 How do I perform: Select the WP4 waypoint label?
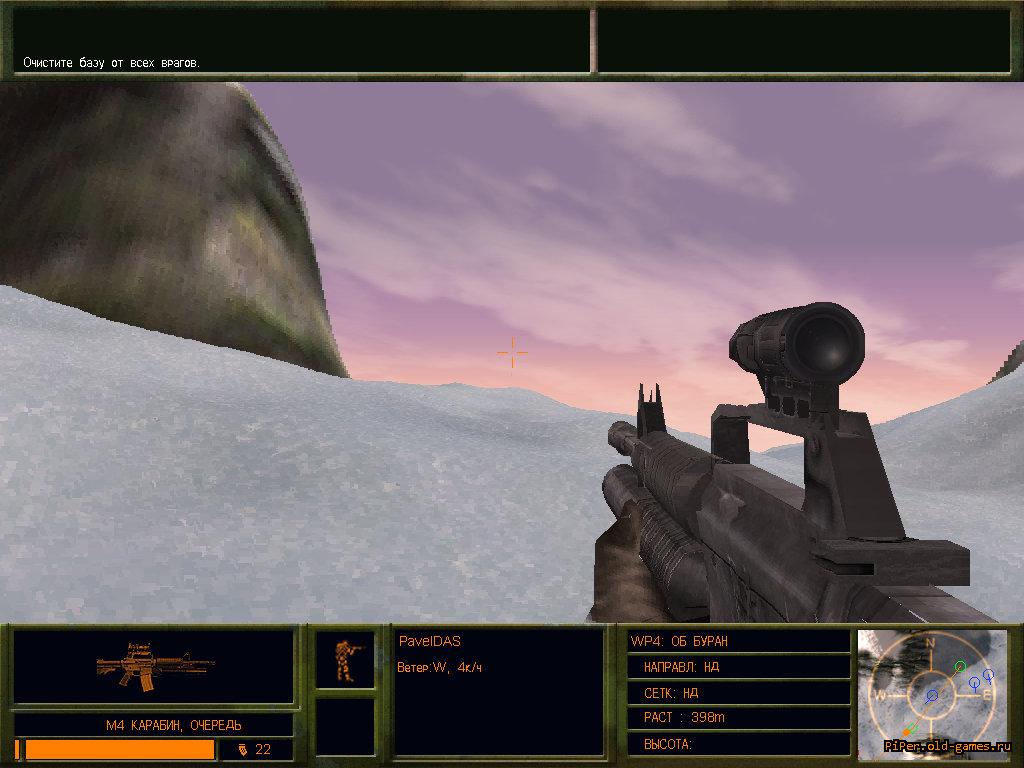coord(679,641)
